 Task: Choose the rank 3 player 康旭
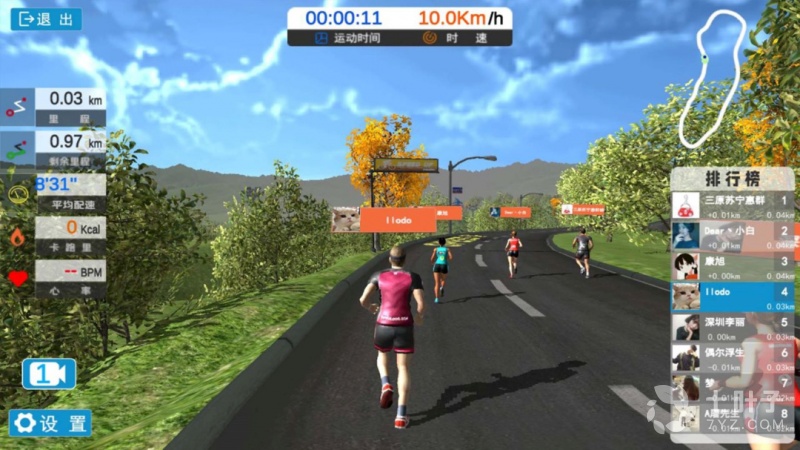click(732, 266)
